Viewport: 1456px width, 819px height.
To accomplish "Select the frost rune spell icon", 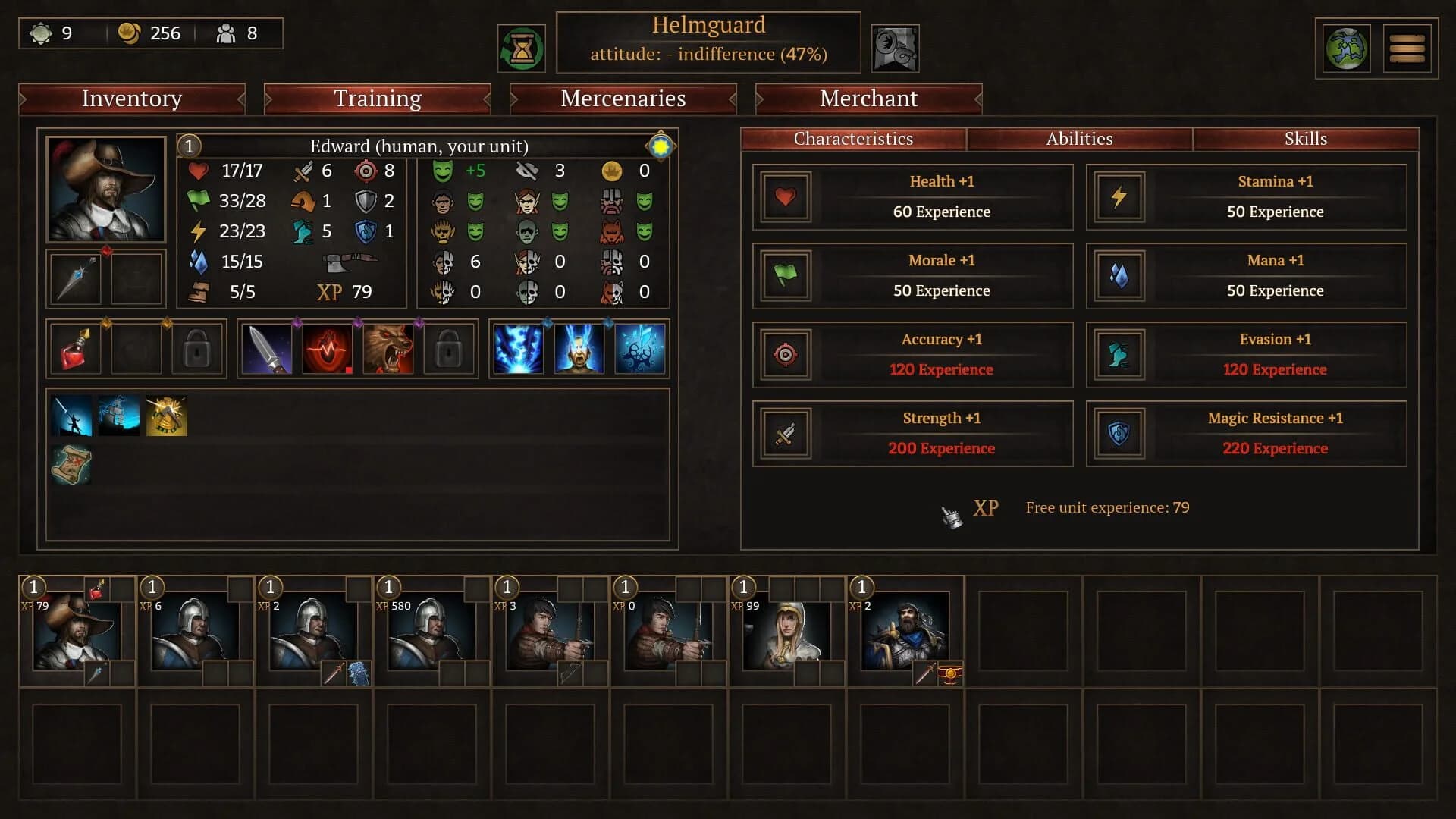I will [639, 349].
